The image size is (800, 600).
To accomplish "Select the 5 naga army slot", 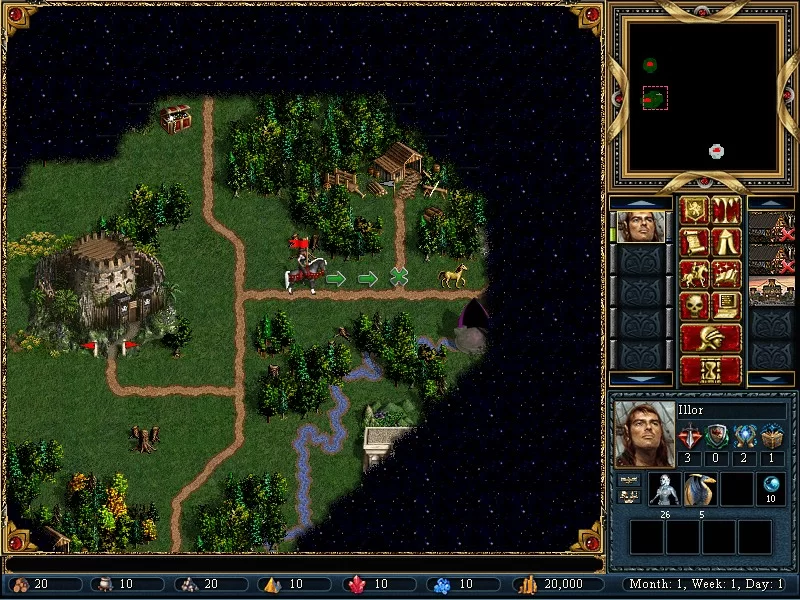I will [x=700, y=489].
